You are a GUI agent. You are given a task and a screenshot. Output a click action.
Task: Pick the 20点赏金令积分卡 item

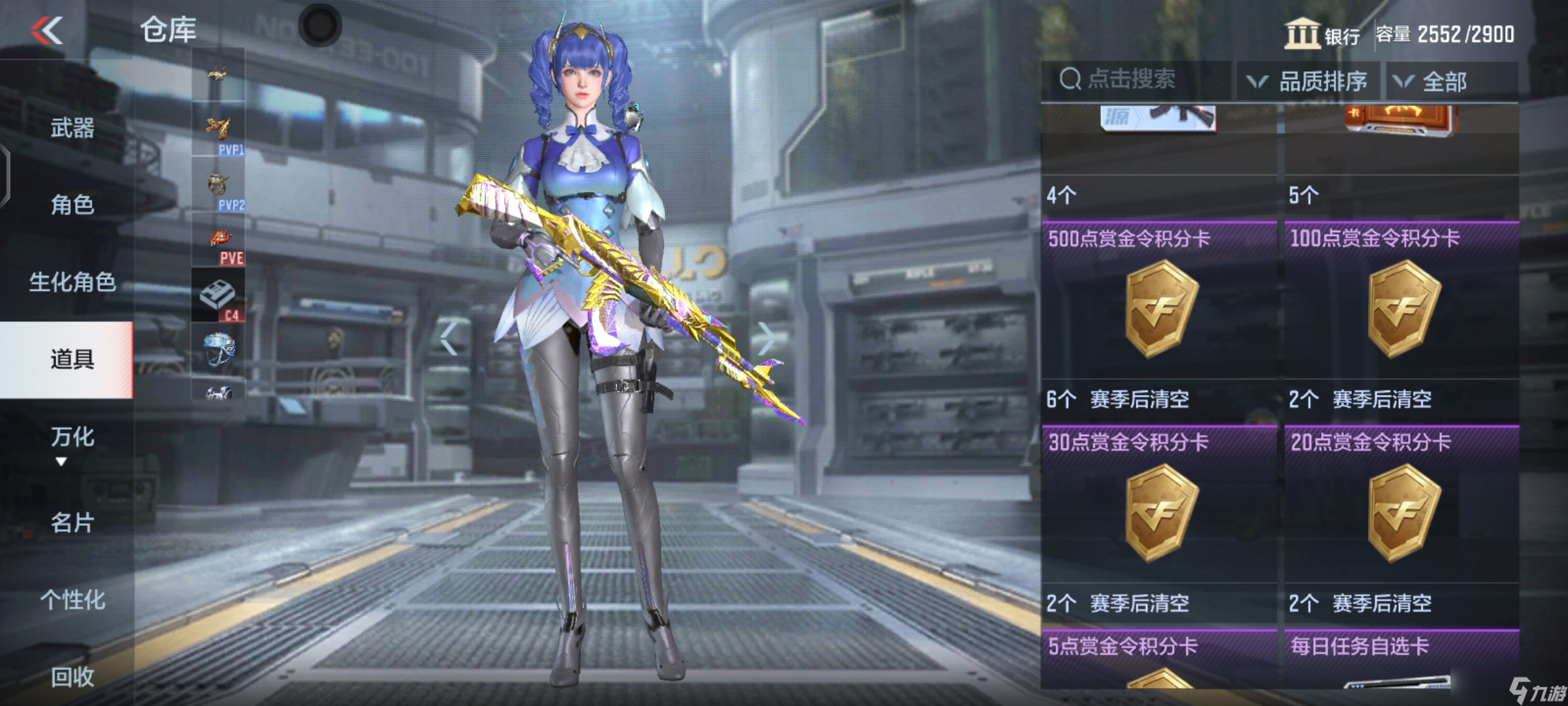(x=1402, y=513)
